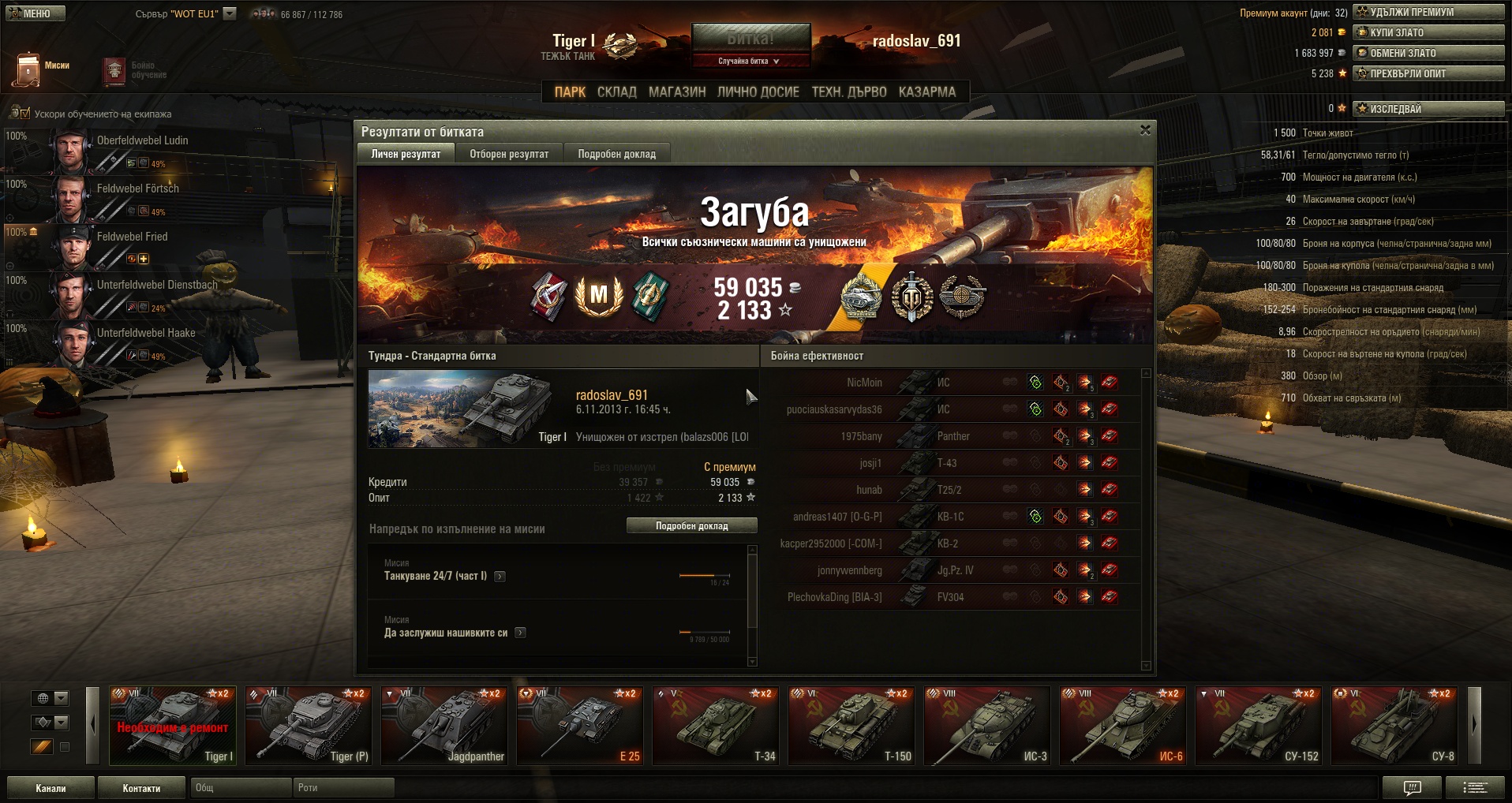Open the Контакти contacts button

pos(141,788)
